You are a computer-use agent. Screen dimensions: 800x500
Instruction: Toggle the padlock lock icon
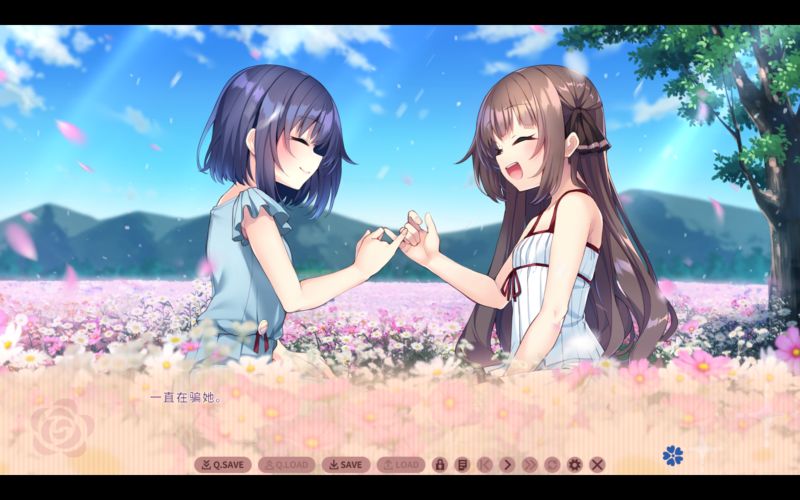click(439, 464)
